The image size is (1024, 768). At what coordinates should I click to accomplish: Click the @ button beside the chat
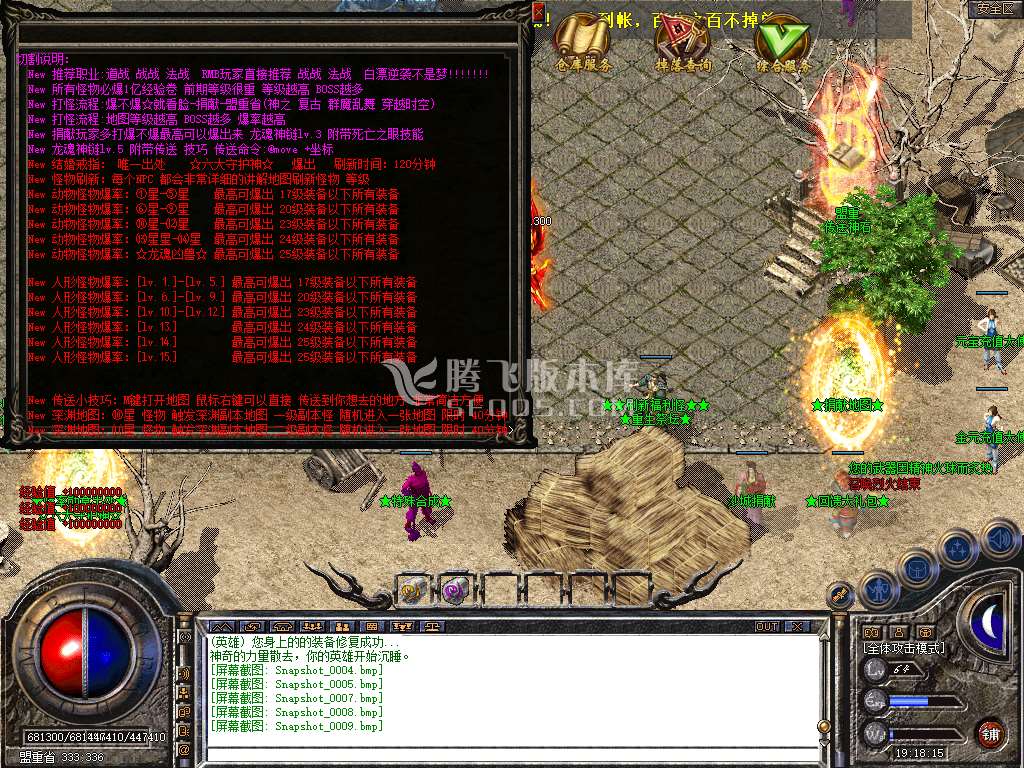coord(184,749)
